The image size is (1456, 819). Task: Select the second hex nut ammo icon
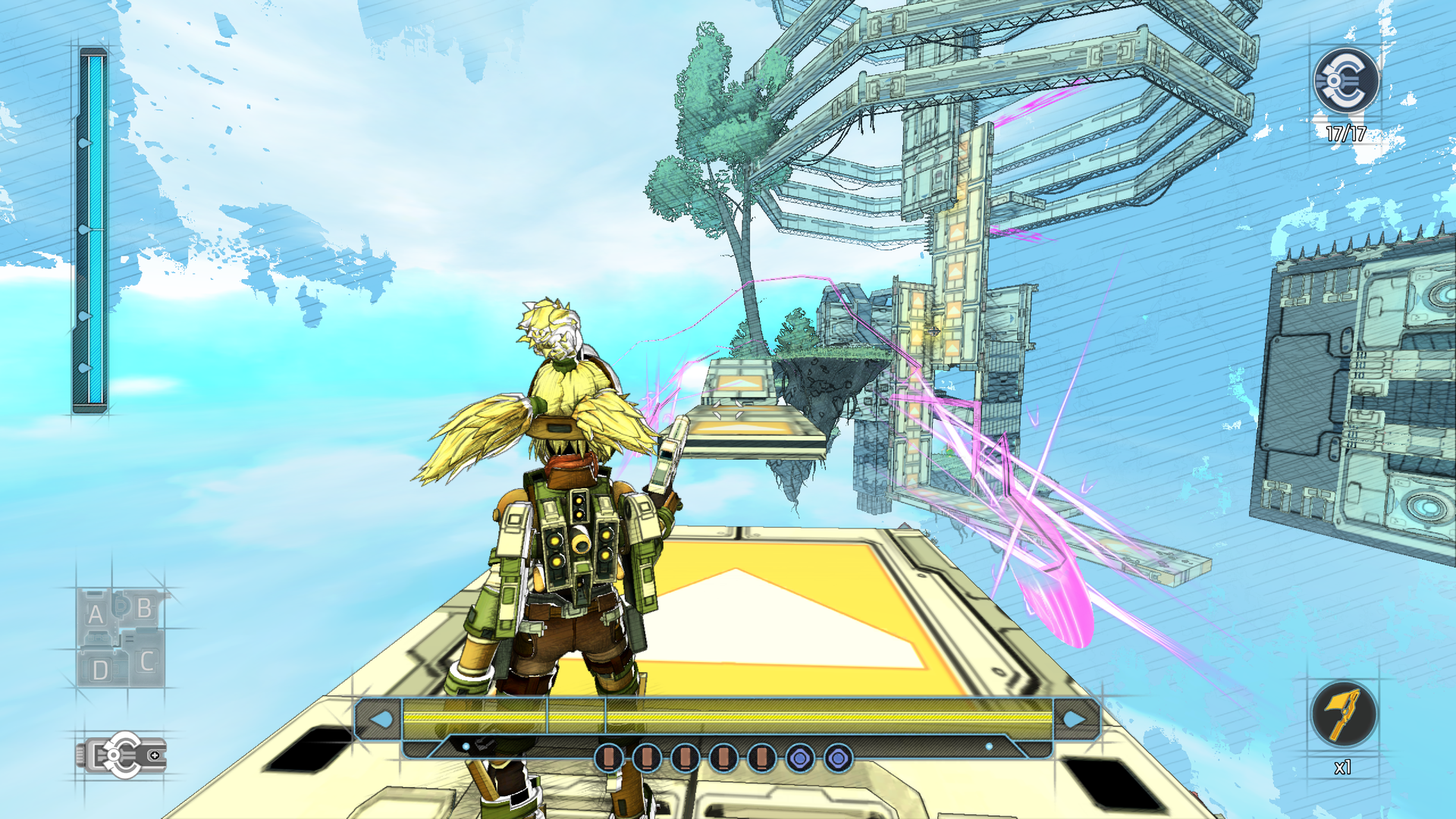point(838,756)
